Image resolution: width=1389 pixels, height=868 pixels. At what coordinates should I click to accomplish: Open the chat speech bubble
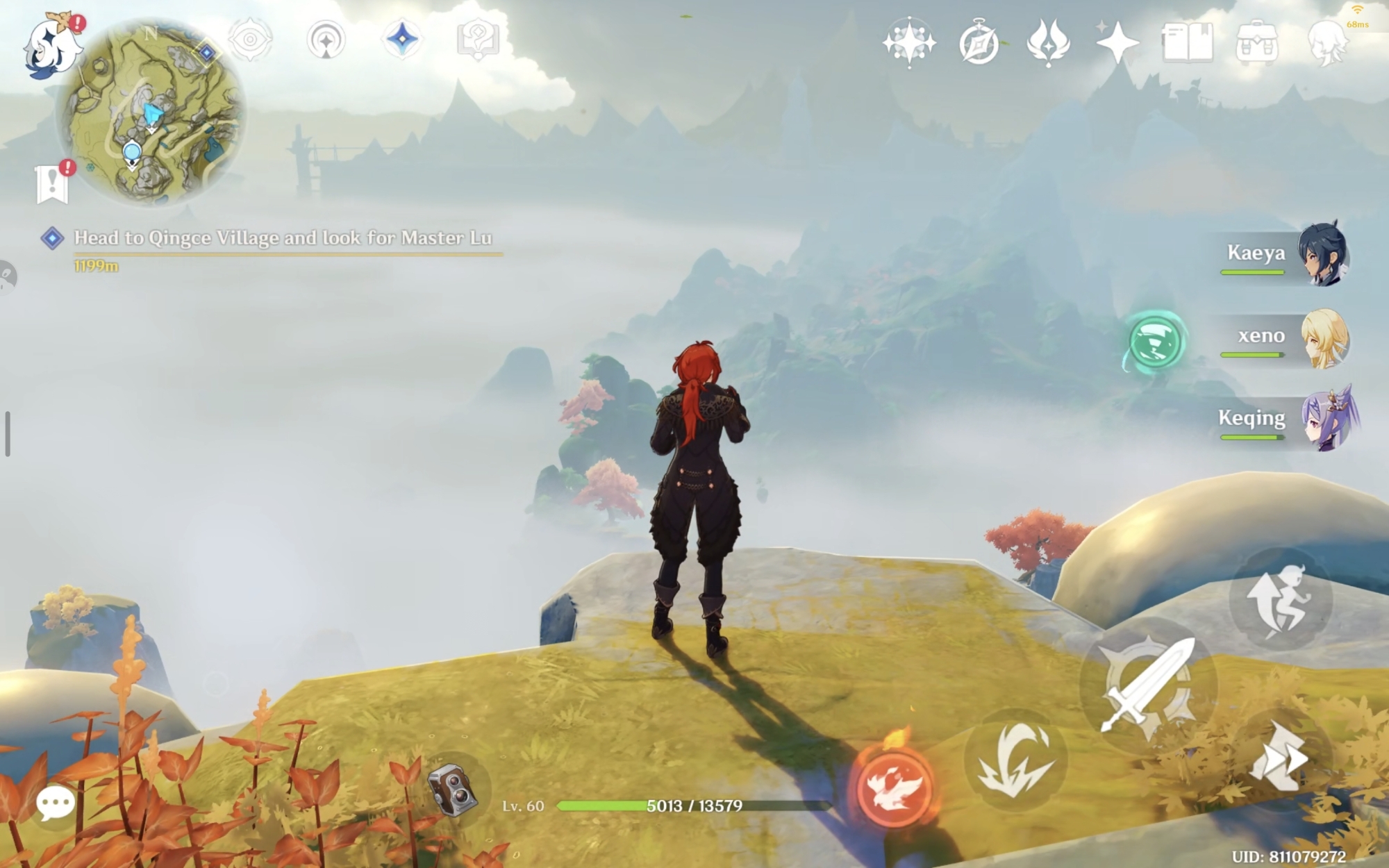55,804
